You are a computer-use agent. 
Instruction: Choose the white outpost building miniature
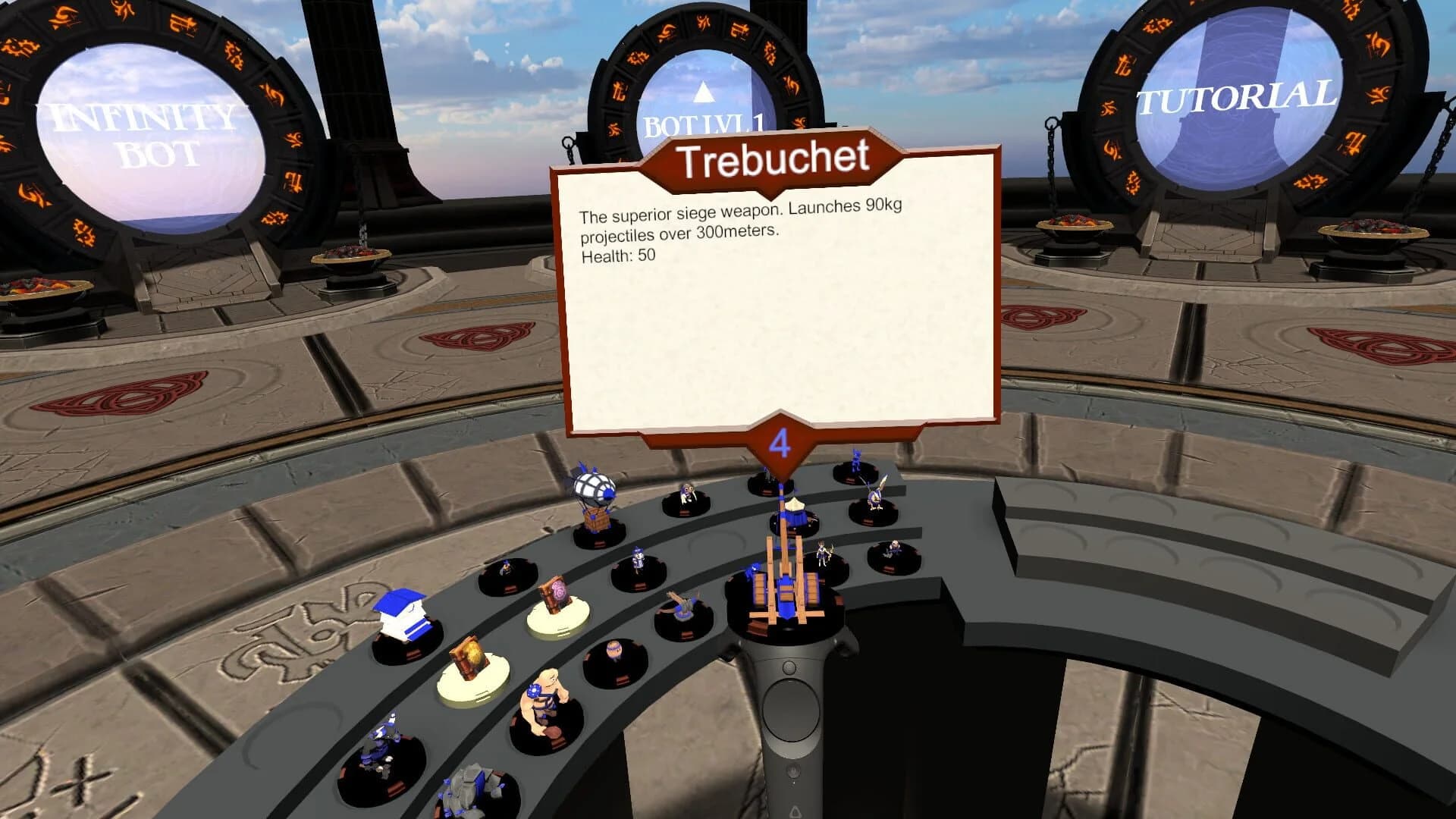click(x=404, y=617)
